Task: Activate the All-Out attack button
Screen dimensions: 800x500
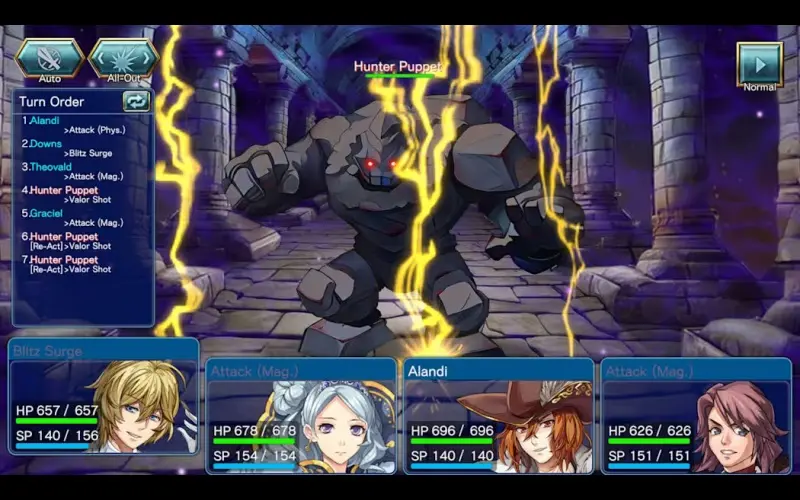Action: (123, 58)
